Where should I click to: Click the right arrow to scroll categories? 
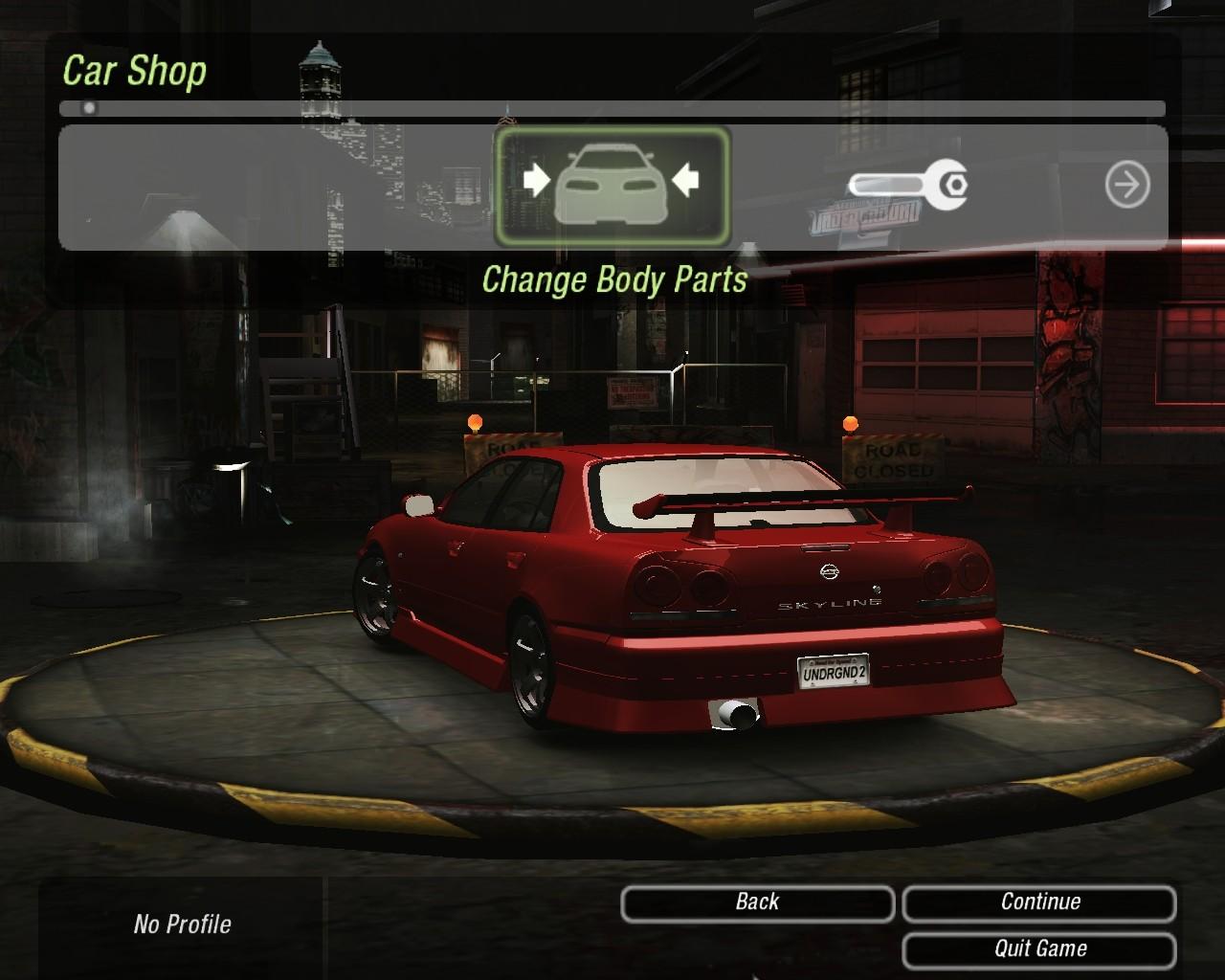(x=1126, y=185)
